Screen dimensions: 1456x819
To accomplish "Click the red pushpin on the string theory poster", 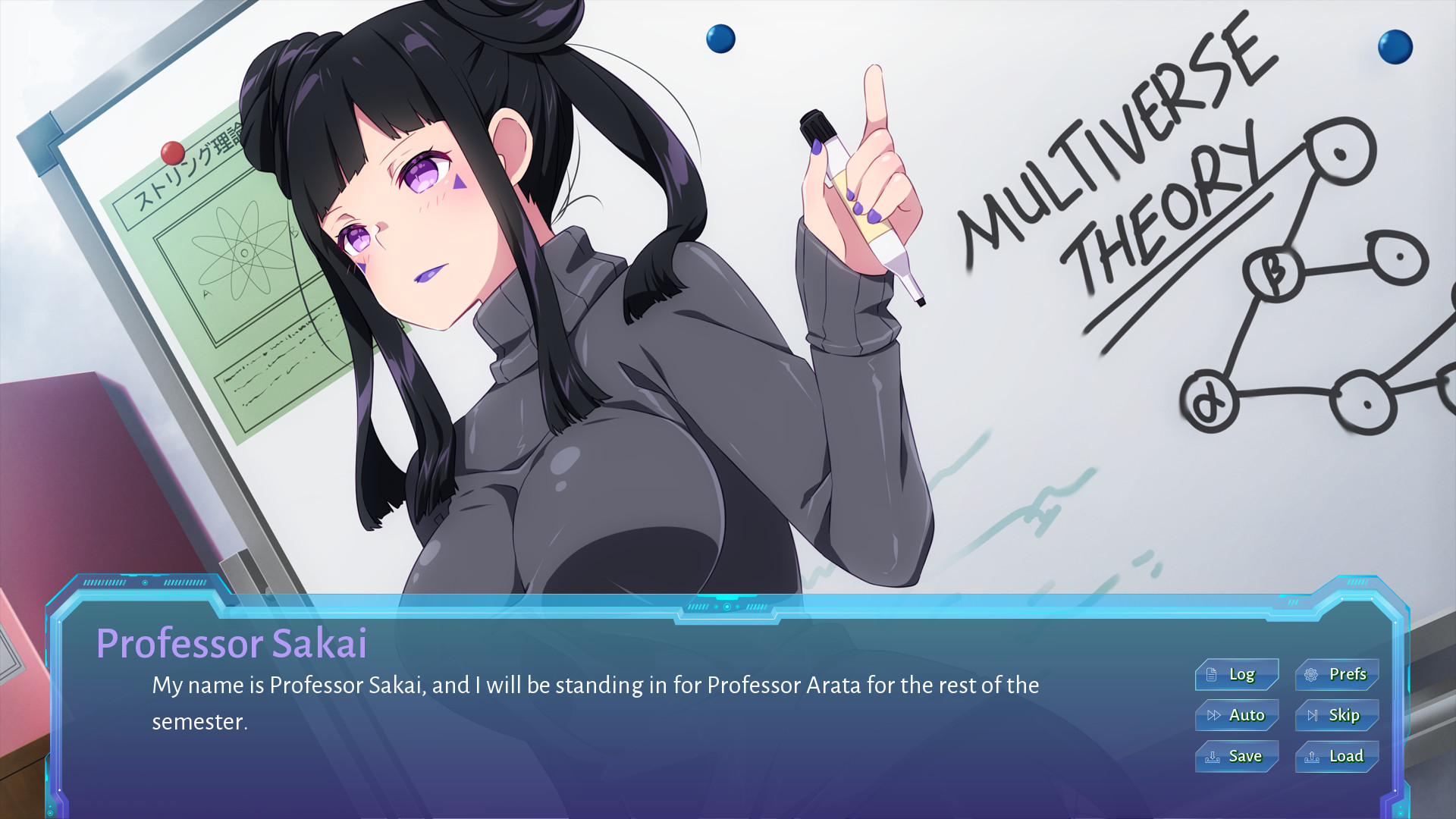I will coord(171,152).
